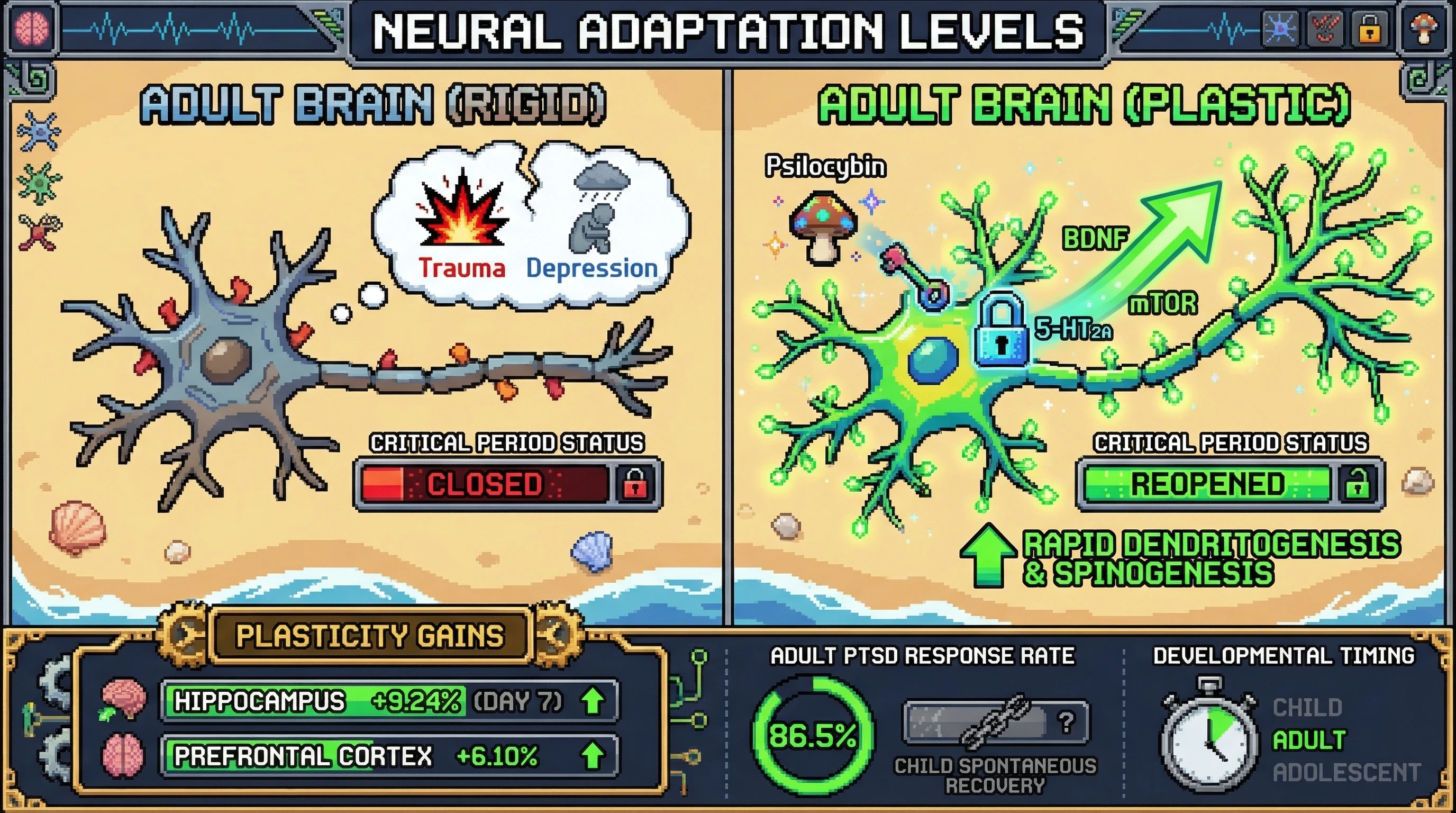Click the green open lock beside REOPENED
The height and width of the screenshot is (813, 1456).
pos(1357,484)
